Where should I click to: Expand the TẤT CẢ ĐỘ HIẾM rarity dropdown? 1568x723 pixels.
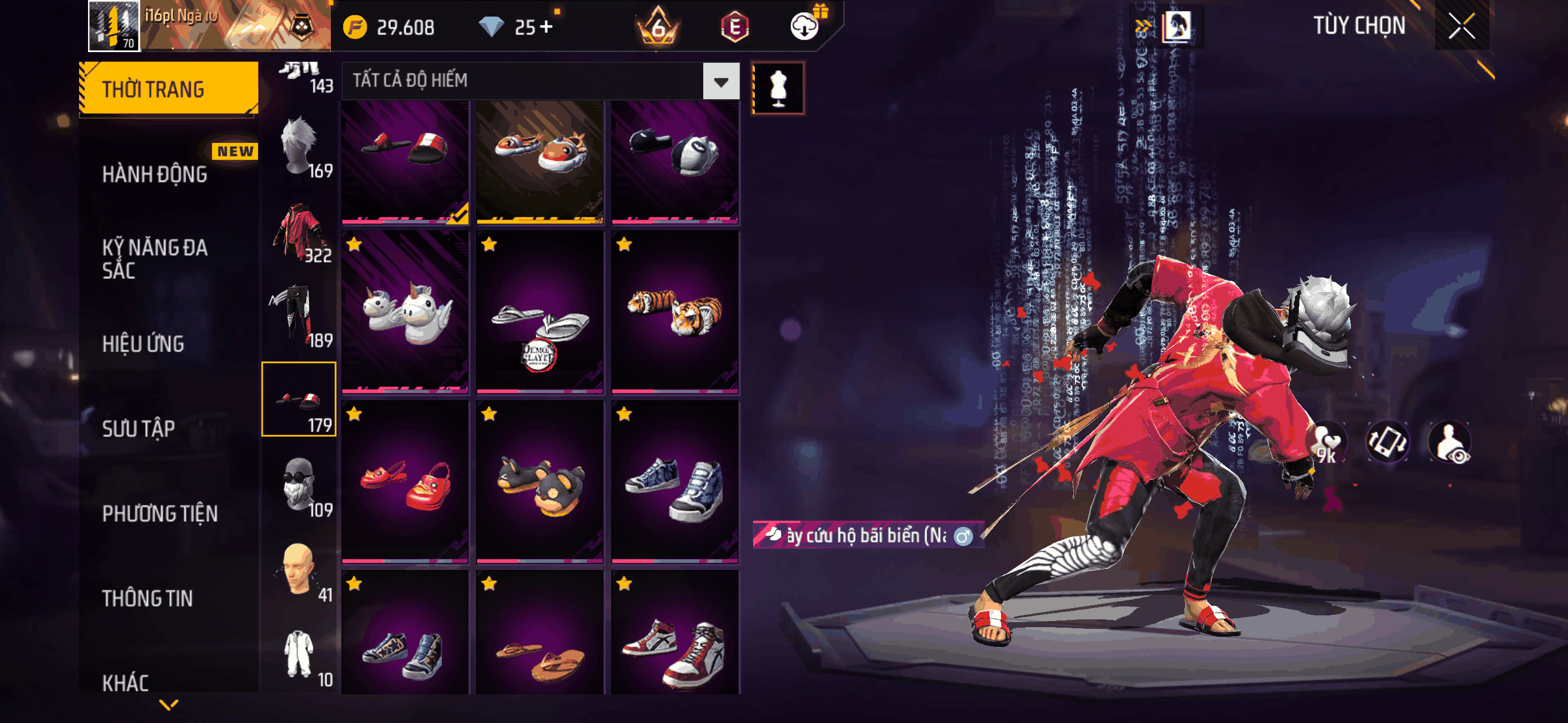coord(721,82)
